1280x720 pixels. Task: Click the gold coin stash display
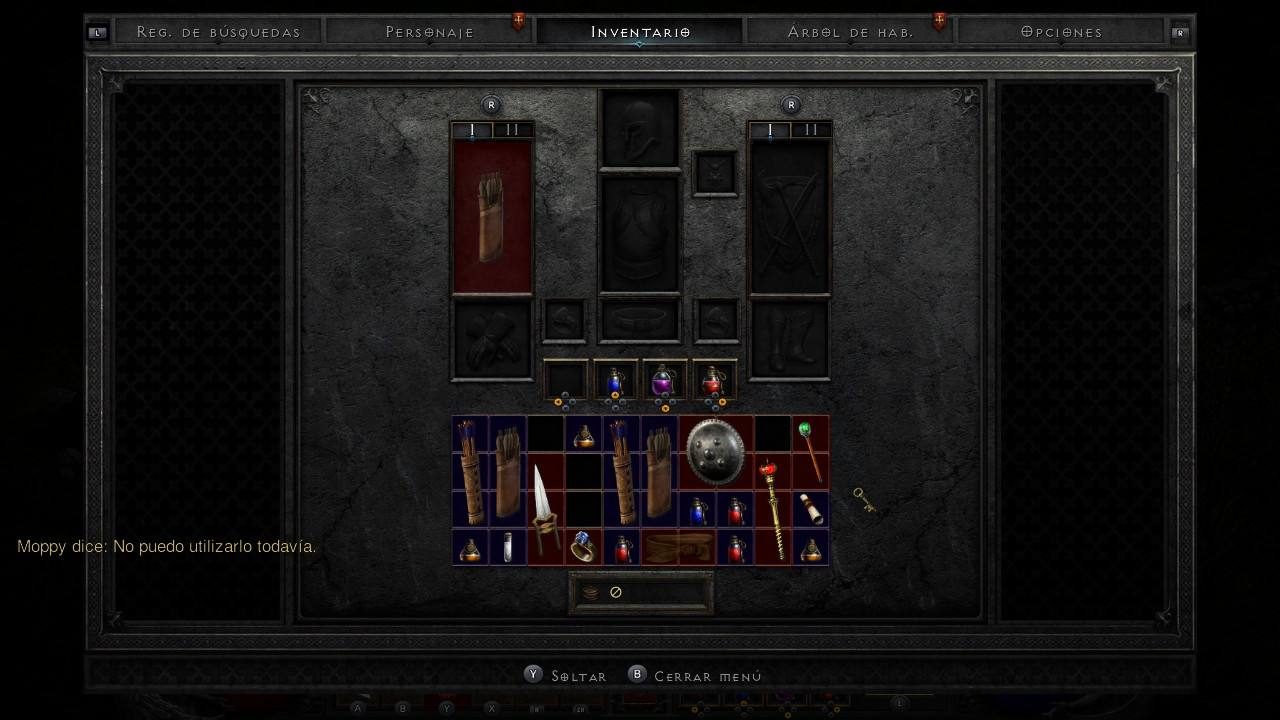coord(640,593)
